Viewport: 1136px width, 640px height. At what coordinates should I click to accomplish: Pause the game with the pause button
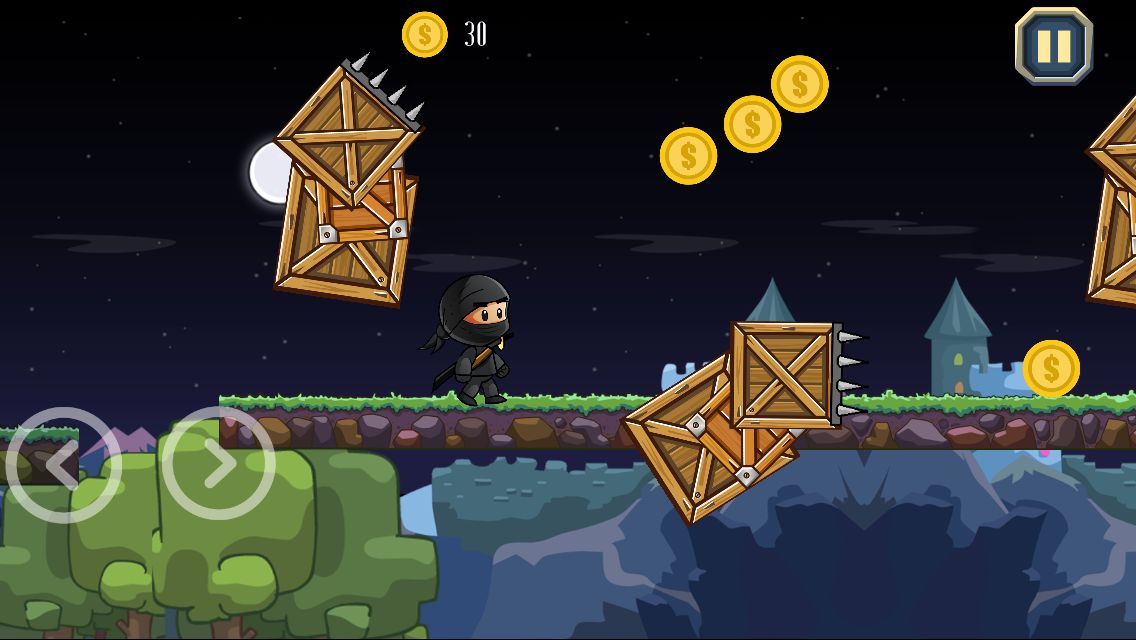pyautogui.click(x=1054, y=46)
